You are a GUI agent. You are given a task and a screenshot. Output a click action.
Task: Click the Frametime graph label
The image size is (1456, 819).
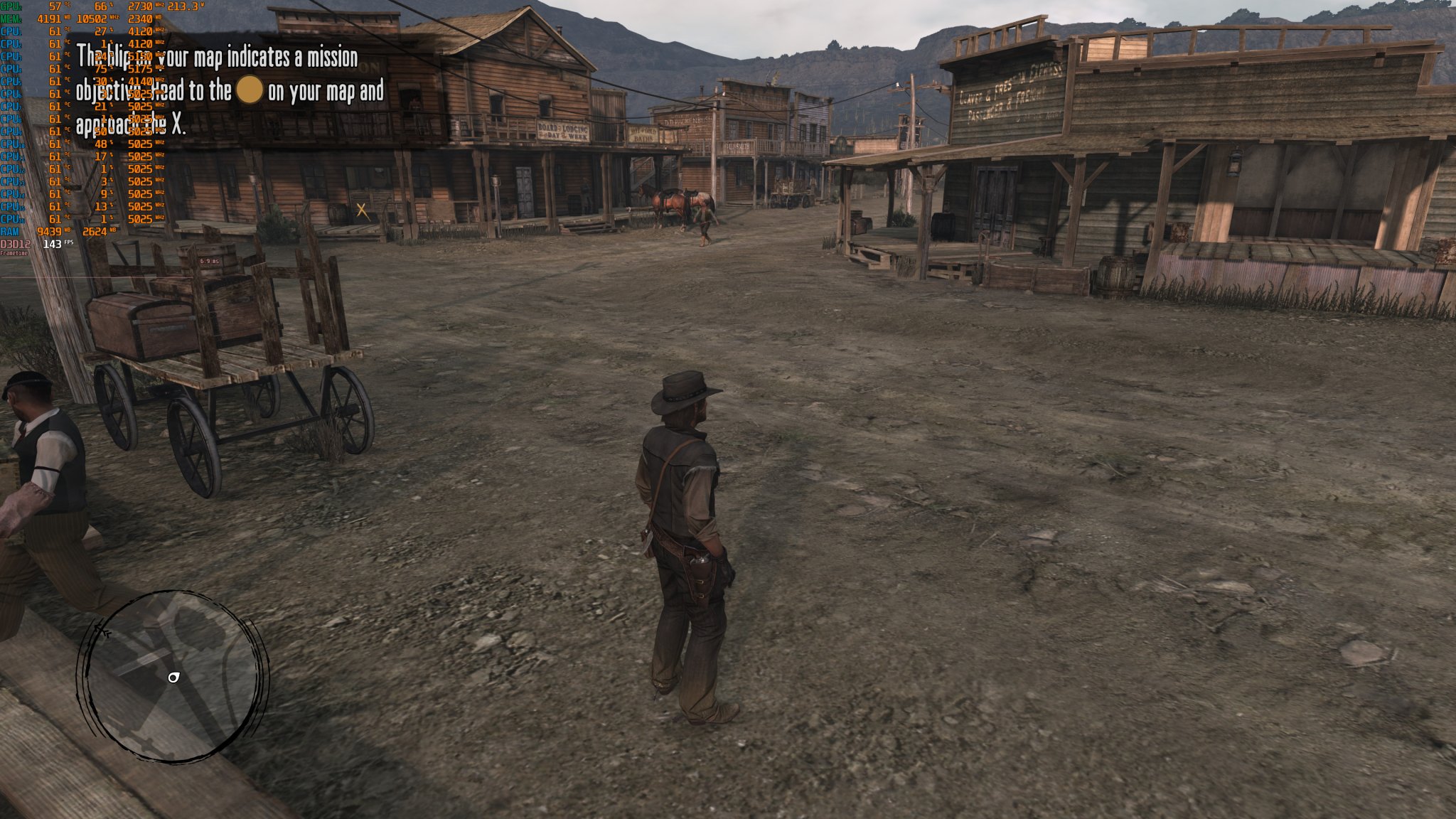[13, 253]
